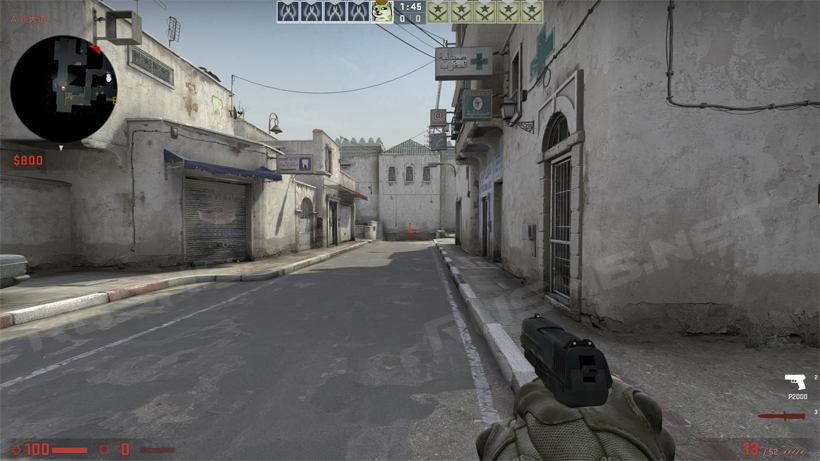Screen dimensions: 820x461
Task: Click the Doge player avatar
Action: [x=382, y=12]
